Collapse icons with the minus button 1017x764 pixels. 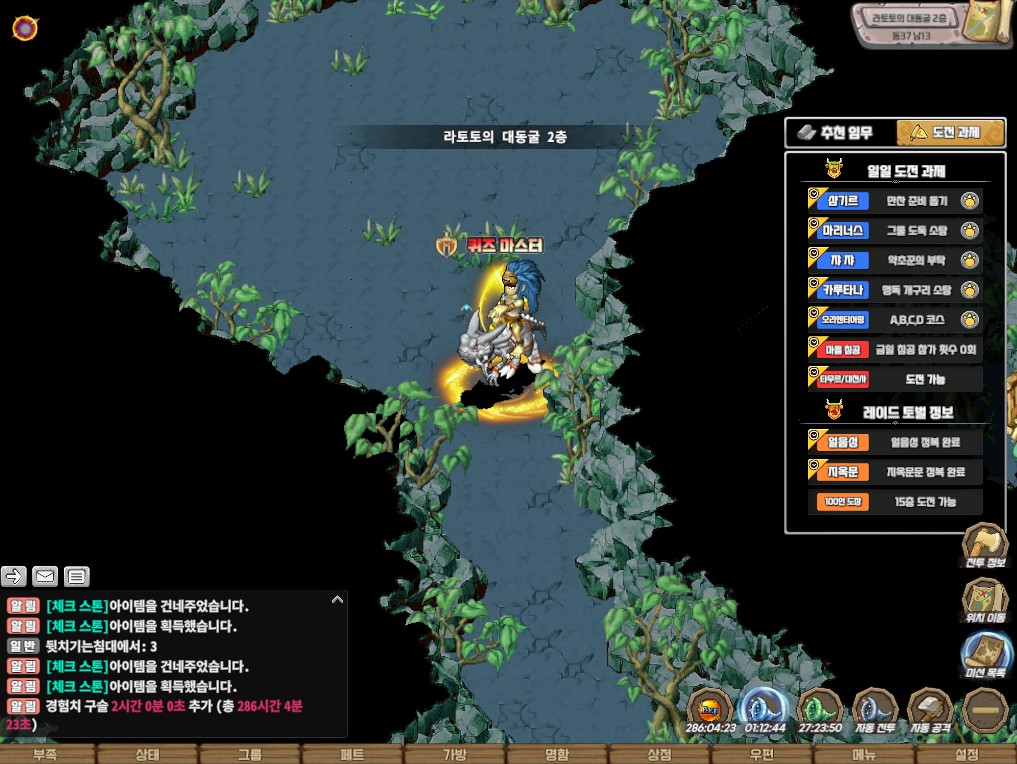(984, 710)
